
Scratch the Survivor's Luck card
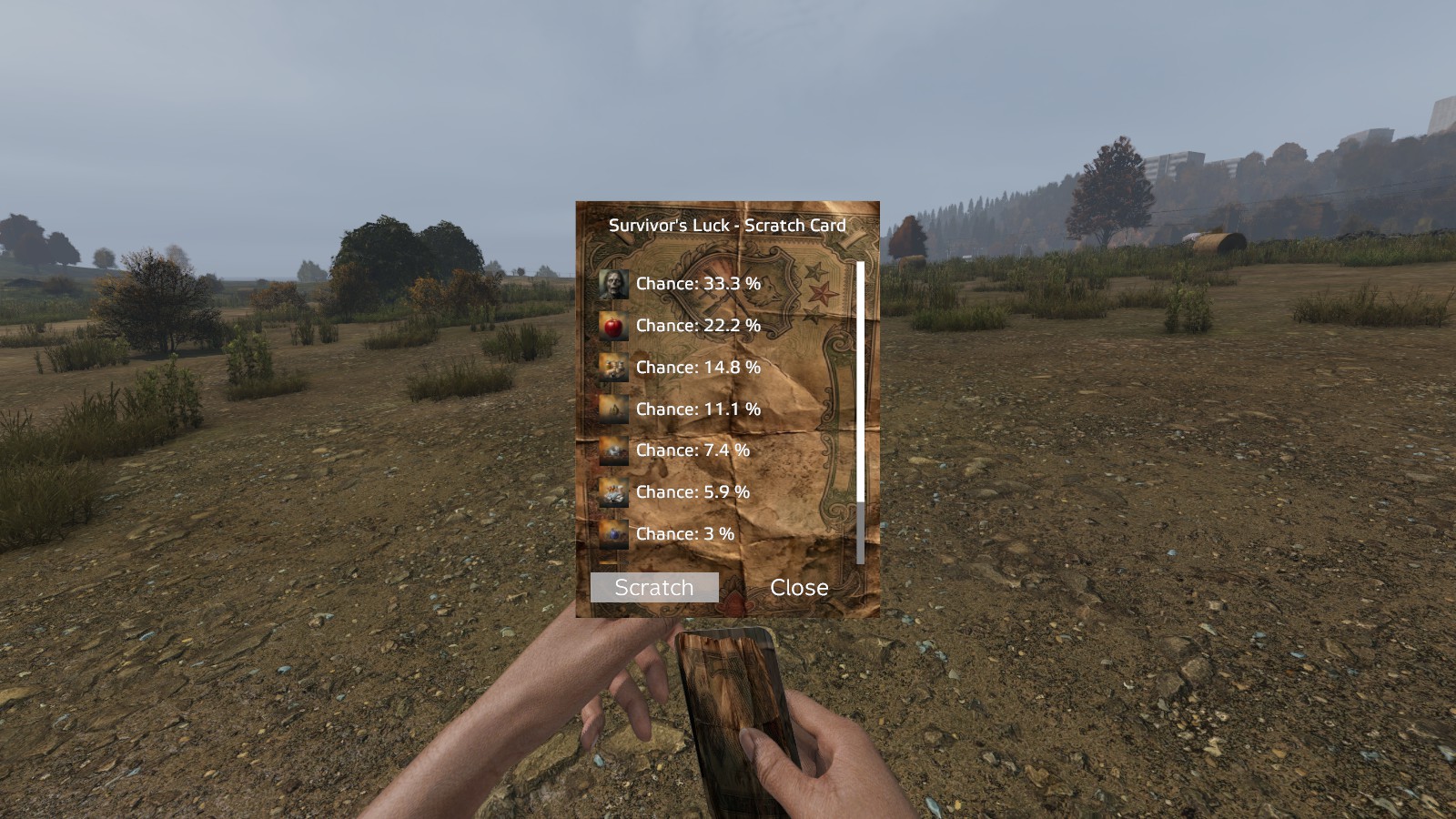click(654, 587)
